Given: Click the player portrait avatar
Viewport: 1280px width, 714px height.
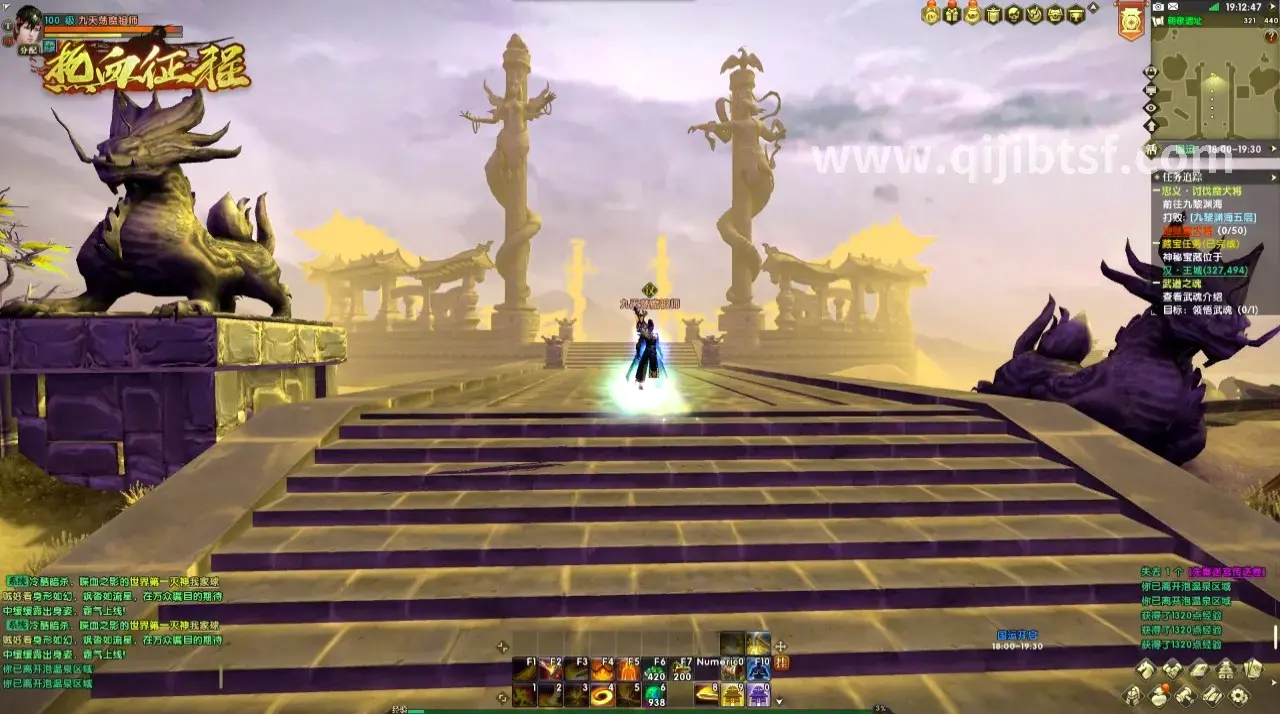Looking at the screenshot, I should tap(28, 21).
